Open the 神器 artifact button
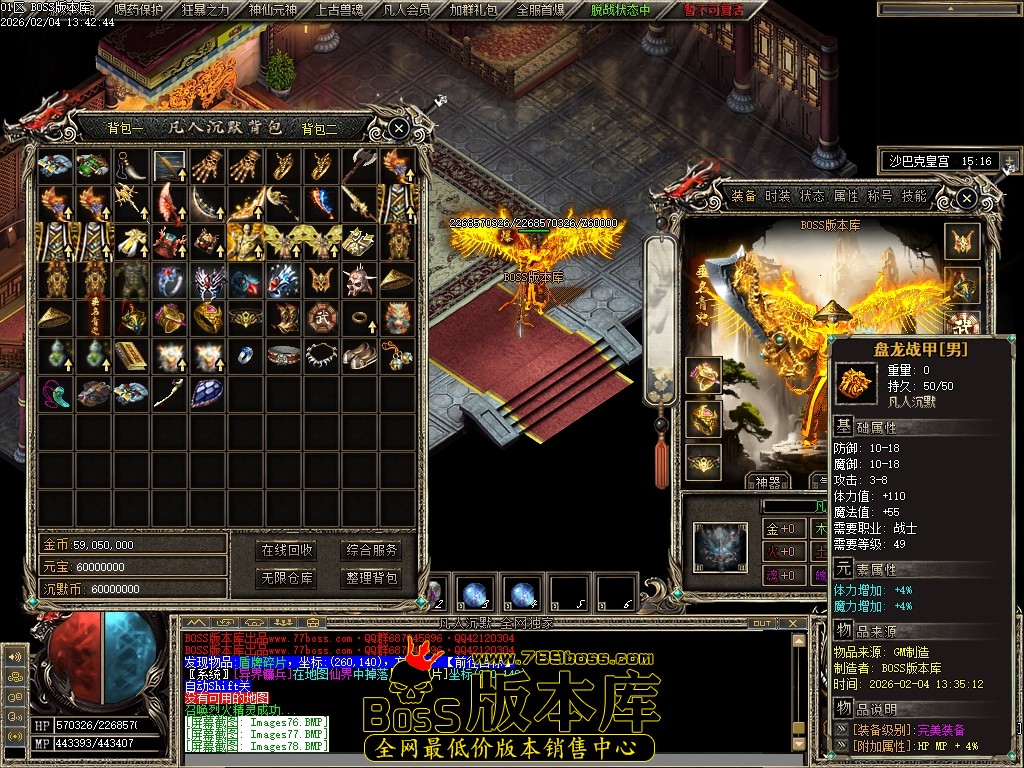This screenshot has height=768, width=1024. (767, 482)
